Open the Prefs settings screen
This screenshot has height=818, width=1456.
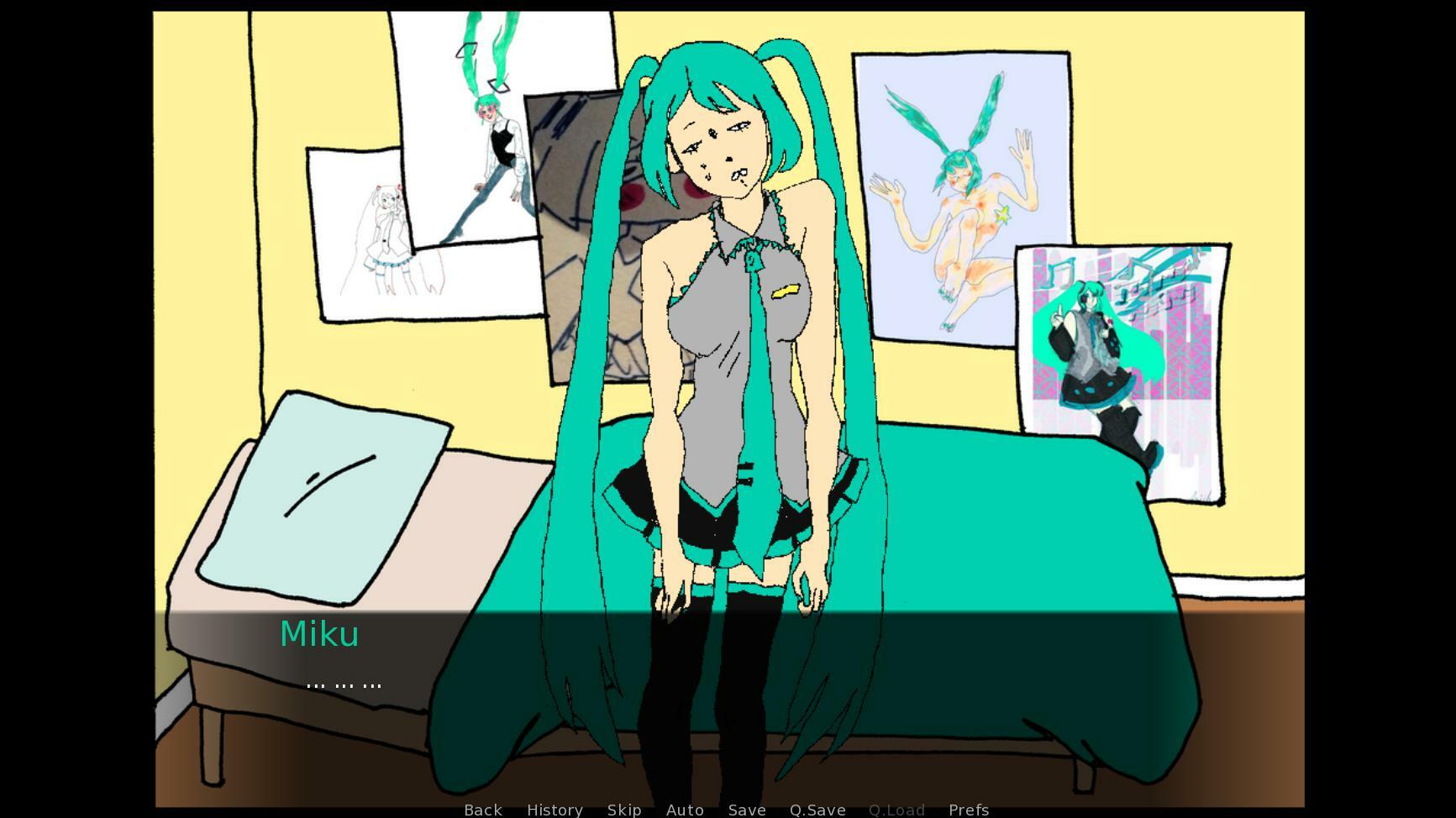pyautogui.click(x=968, y=809)
